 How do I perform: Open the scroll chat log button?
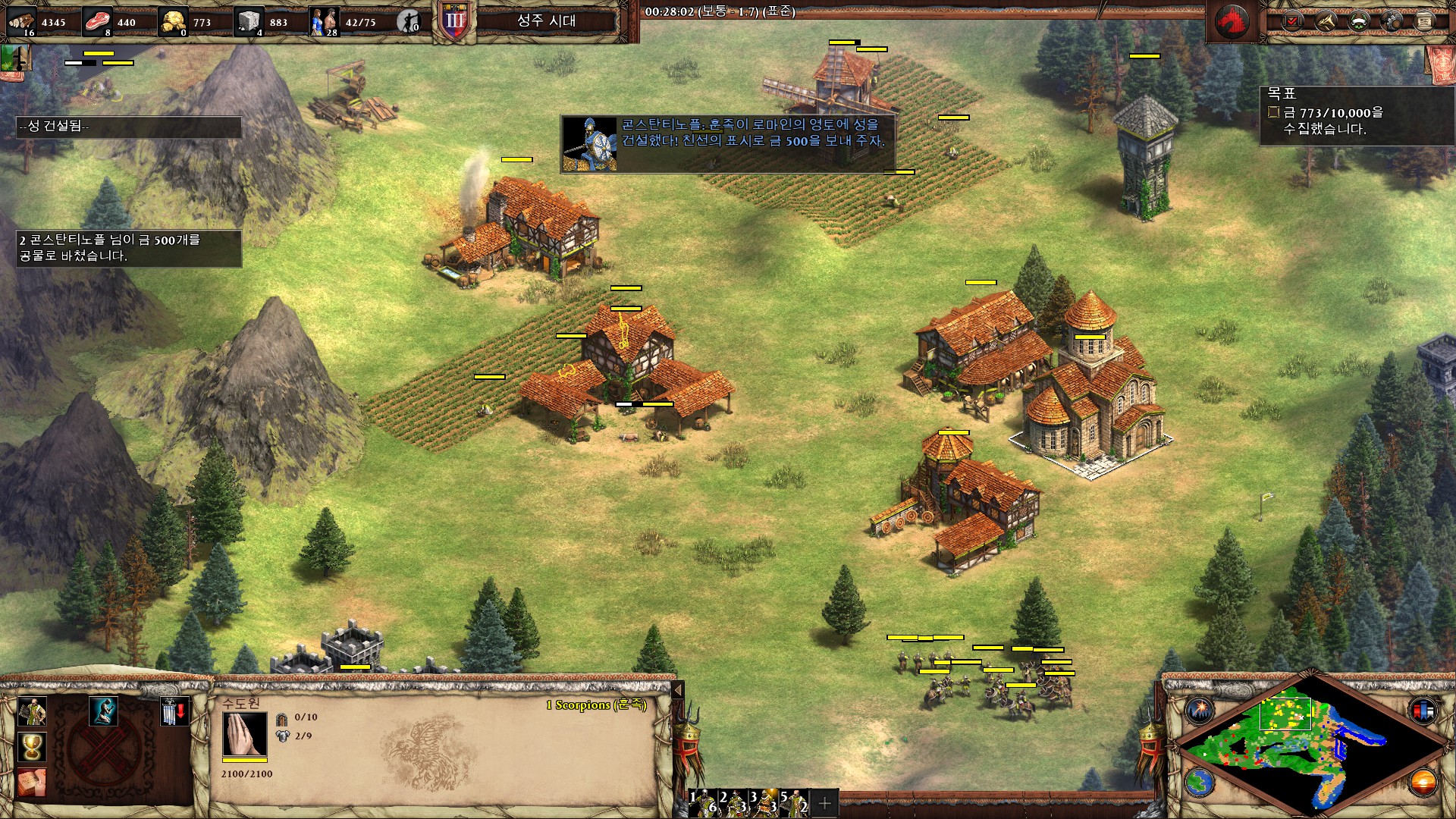coord(1424,21)
